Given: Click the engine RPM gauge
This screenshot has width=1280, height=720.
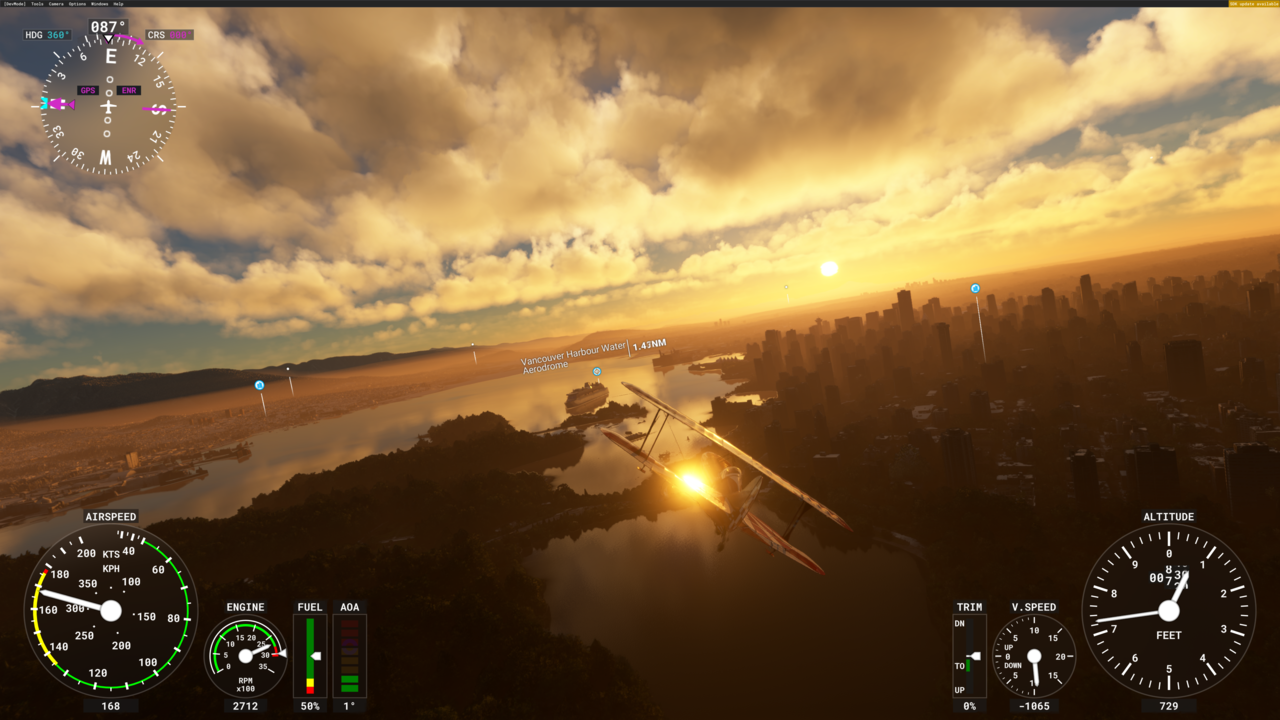Looking at the screenshot, I should [x=246, y=657].
